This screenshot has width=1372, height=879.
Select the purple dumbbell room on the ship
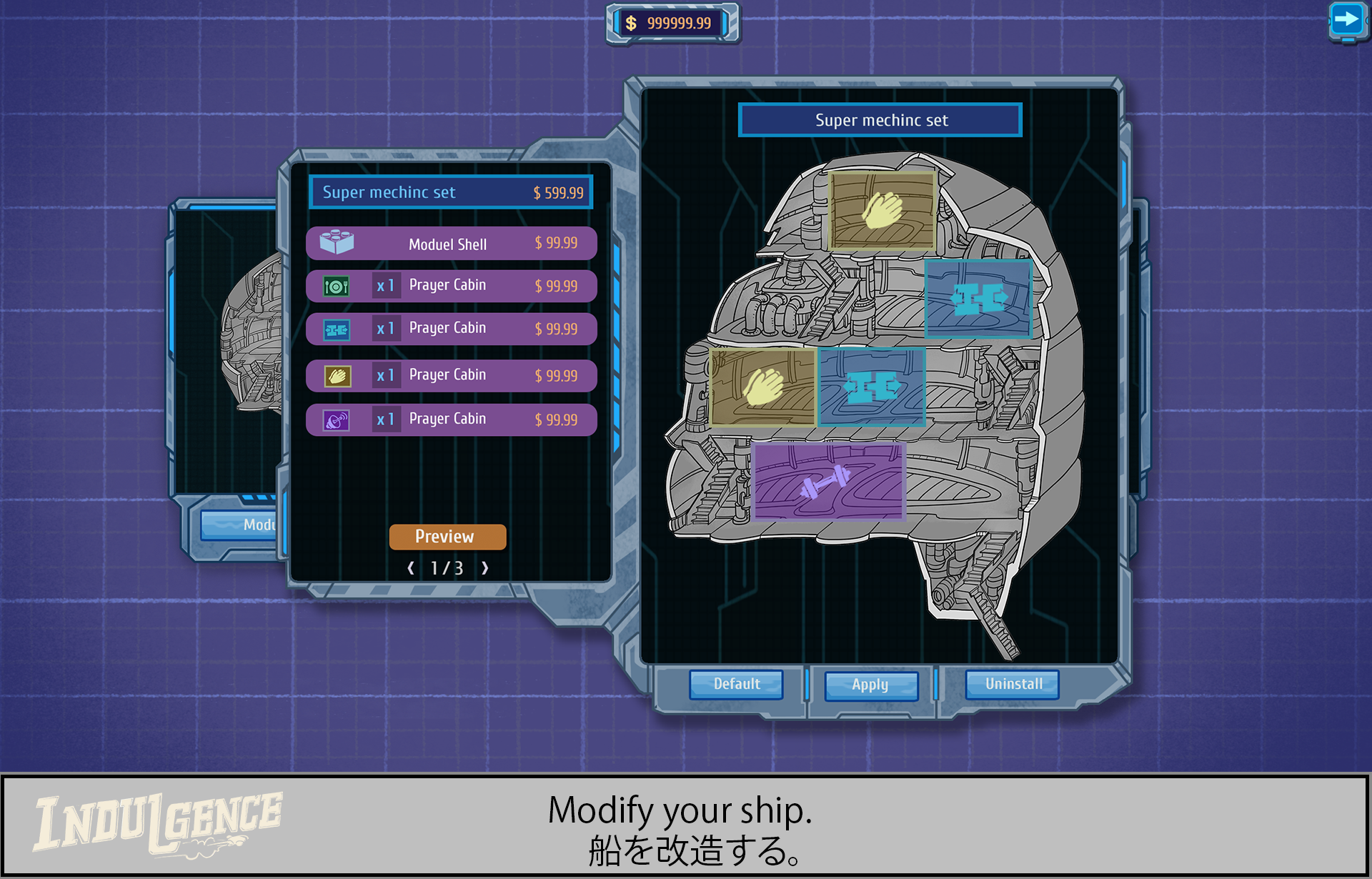(x=829, y=481)
